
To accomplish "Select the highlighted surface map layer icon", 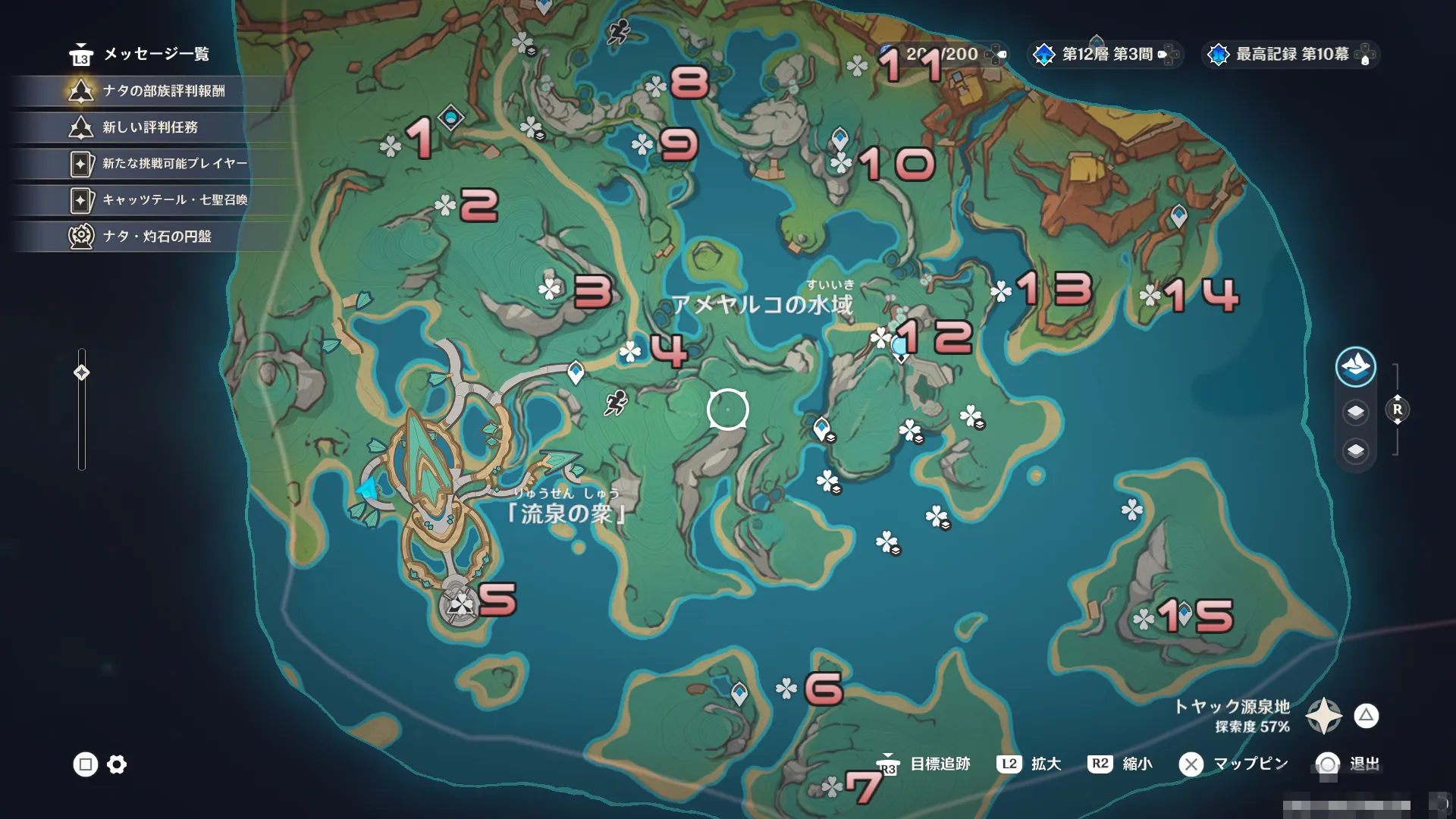I will tap(1355, 367).
